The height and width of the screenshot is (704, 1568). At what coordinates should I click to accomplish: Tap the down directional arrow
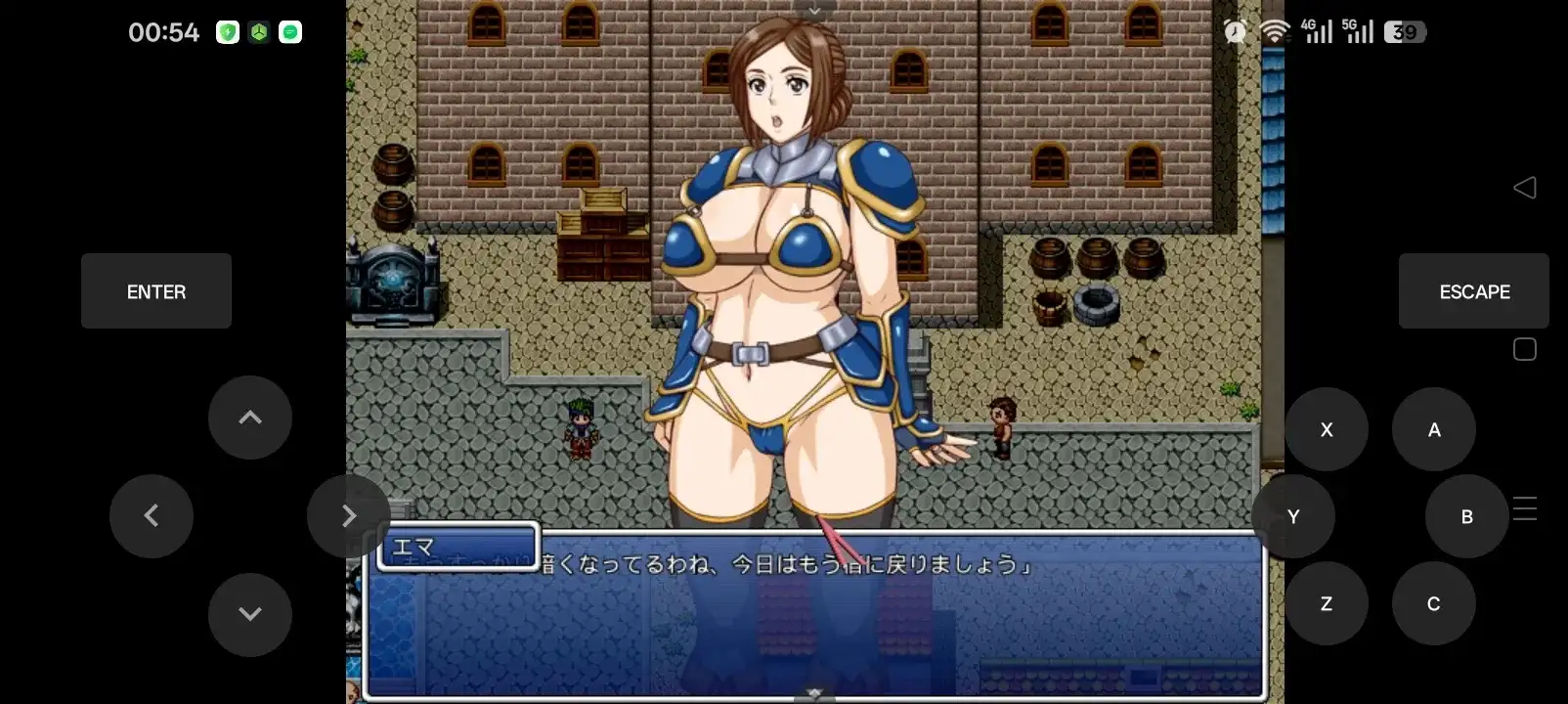pos(250,614)
